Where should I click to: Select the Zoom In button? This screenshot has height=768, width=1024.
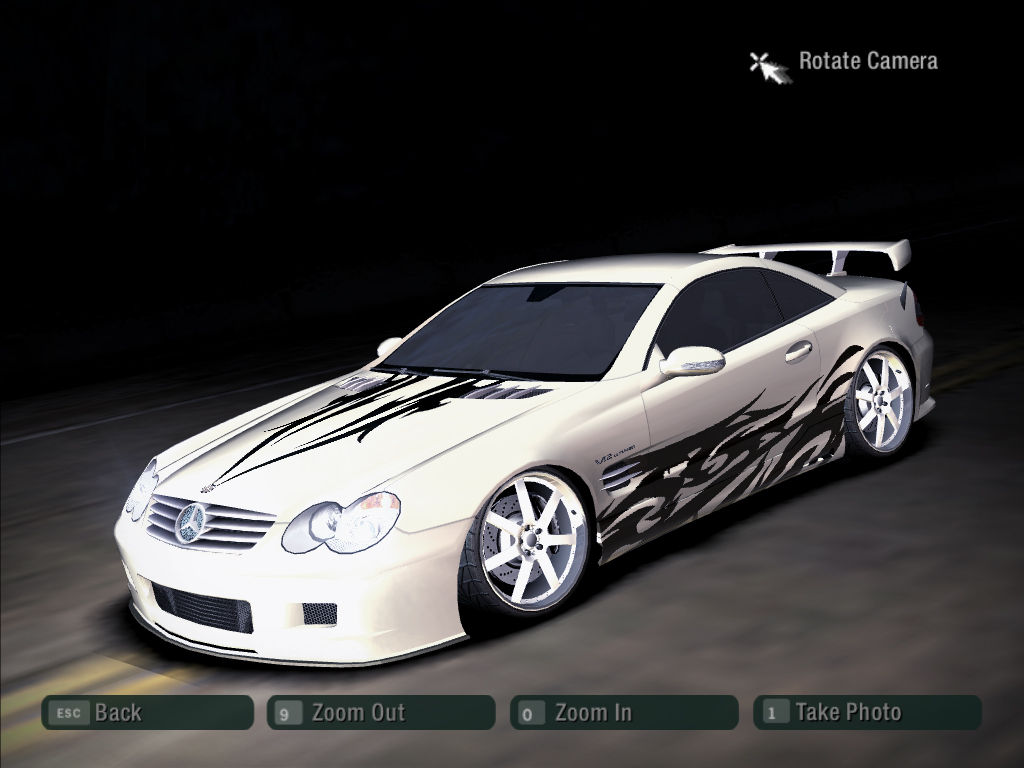point(624,713)
